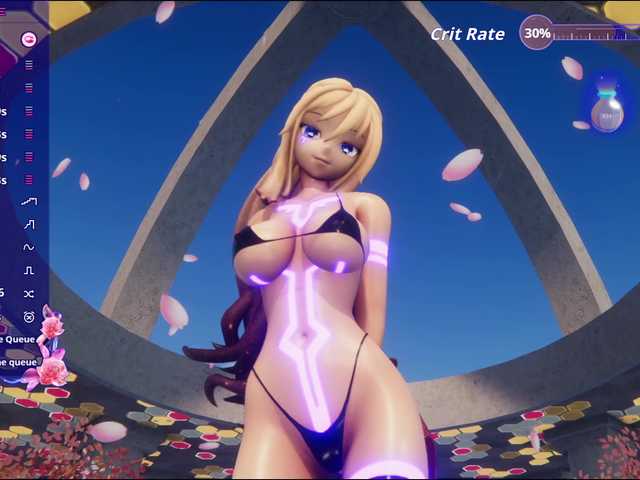Select the ramp waveform pattern icon
640x480 pixels.
29,201
